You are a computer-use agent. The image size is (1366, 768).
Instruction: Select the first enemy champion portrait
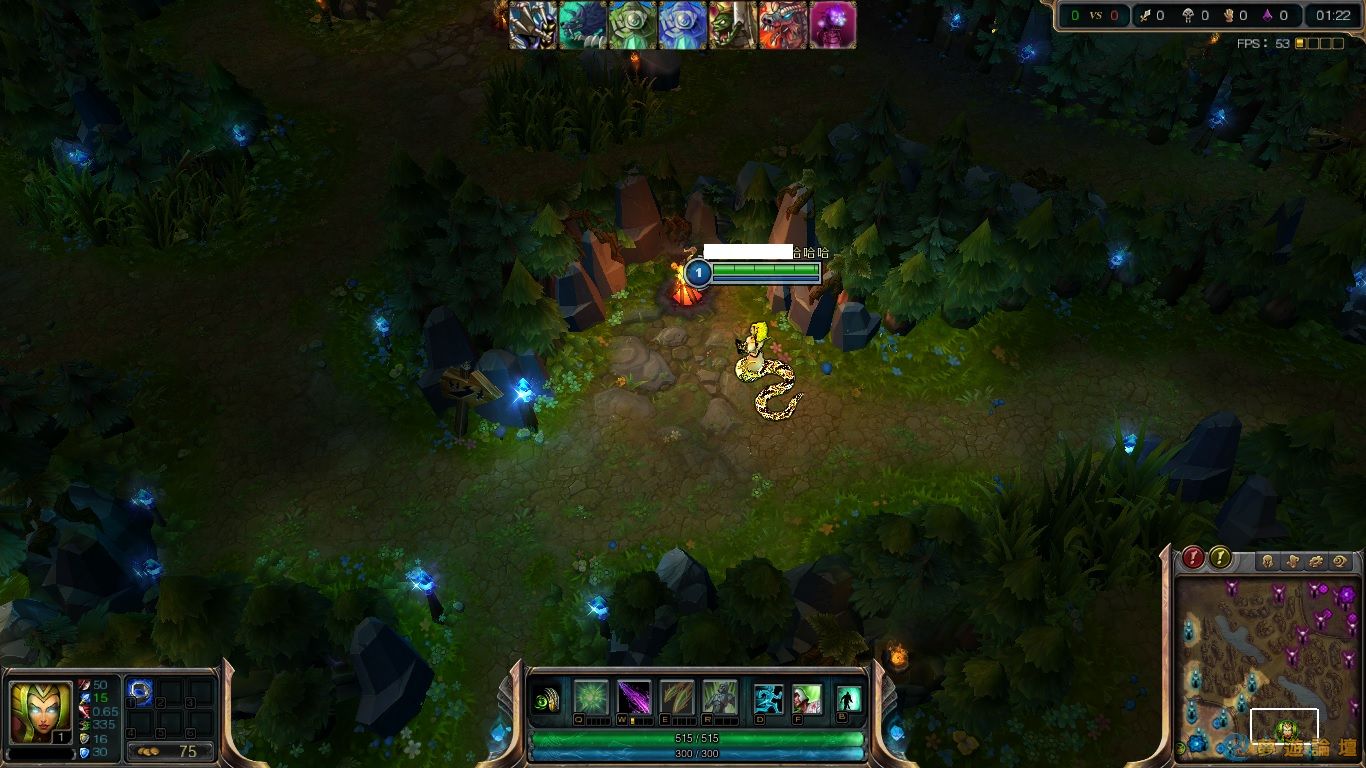(531, 24)
